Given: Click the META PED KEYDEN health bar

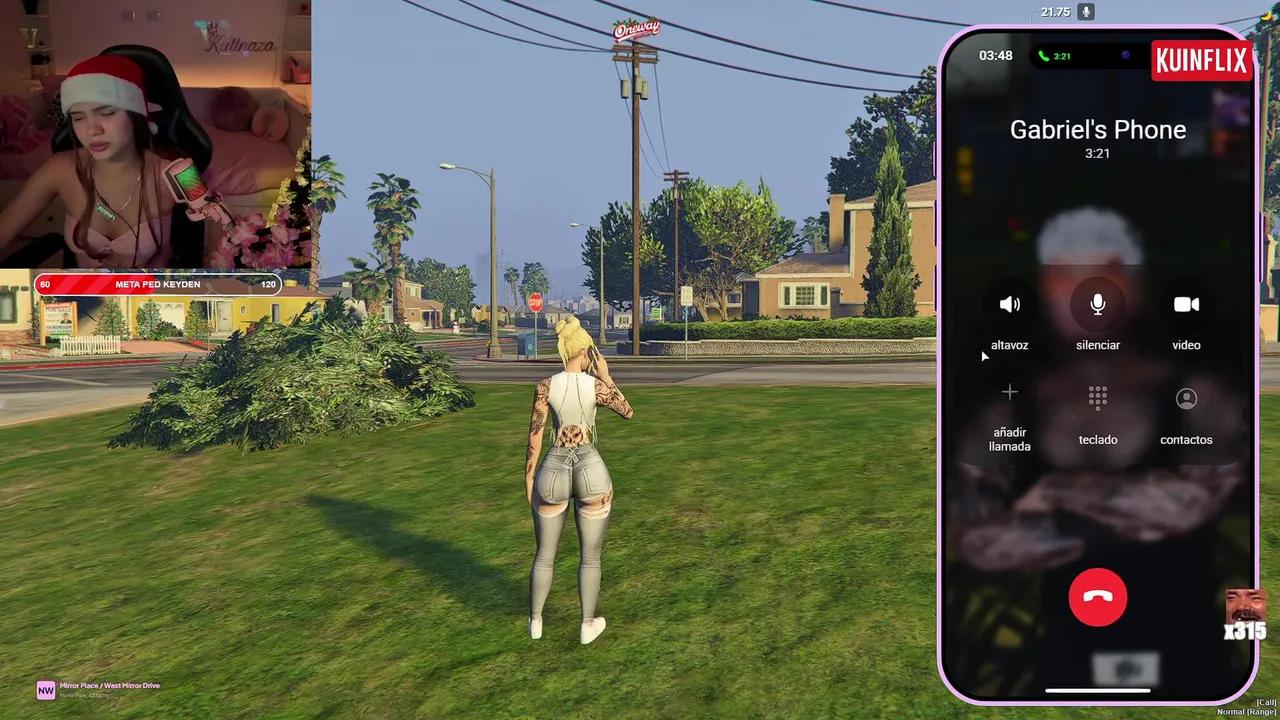Looking at the screenshot, I should pyautogui.click(x=157, y=284).
